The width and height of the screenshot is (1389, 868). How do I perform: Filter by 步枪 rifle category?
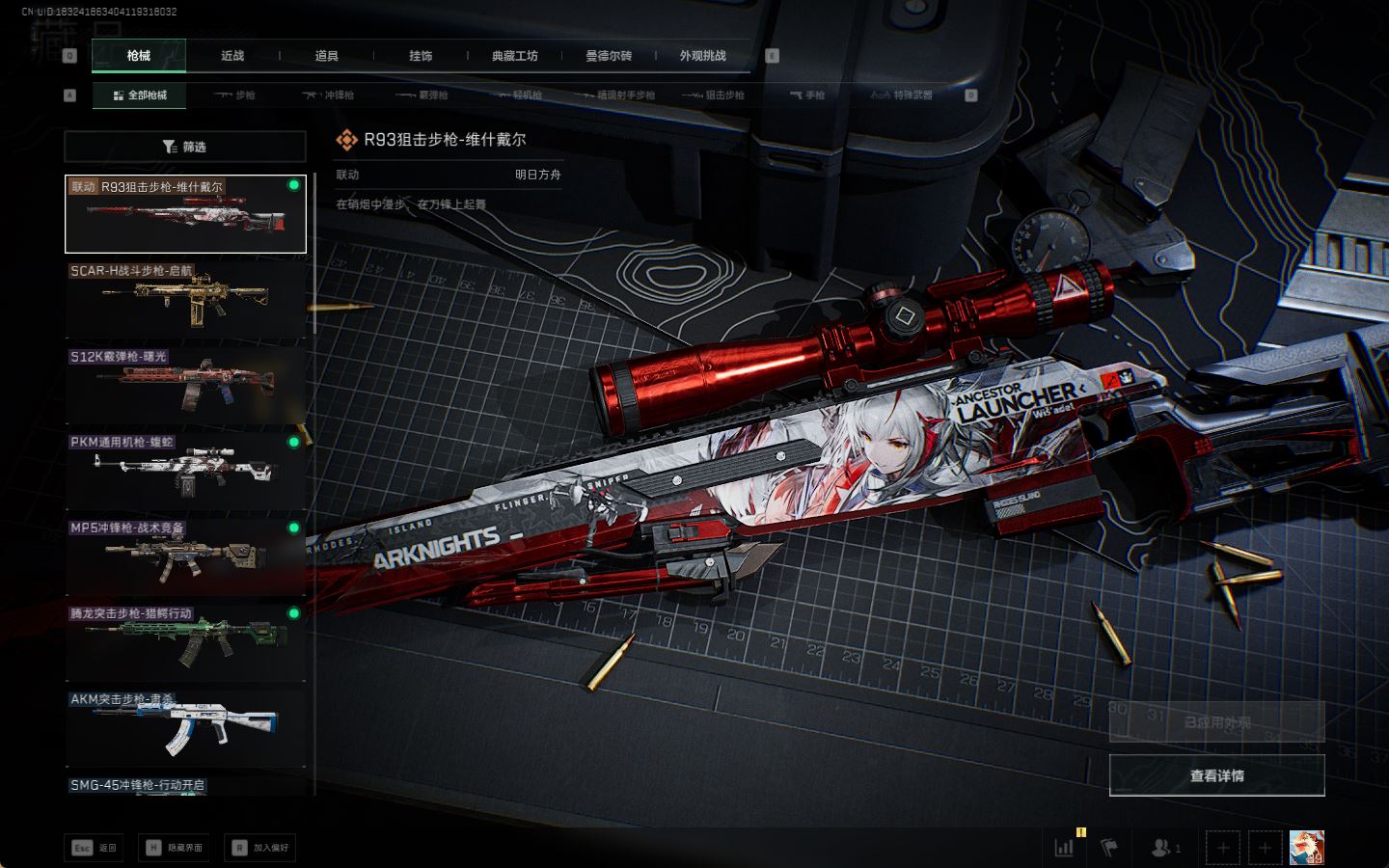point(235,95)
